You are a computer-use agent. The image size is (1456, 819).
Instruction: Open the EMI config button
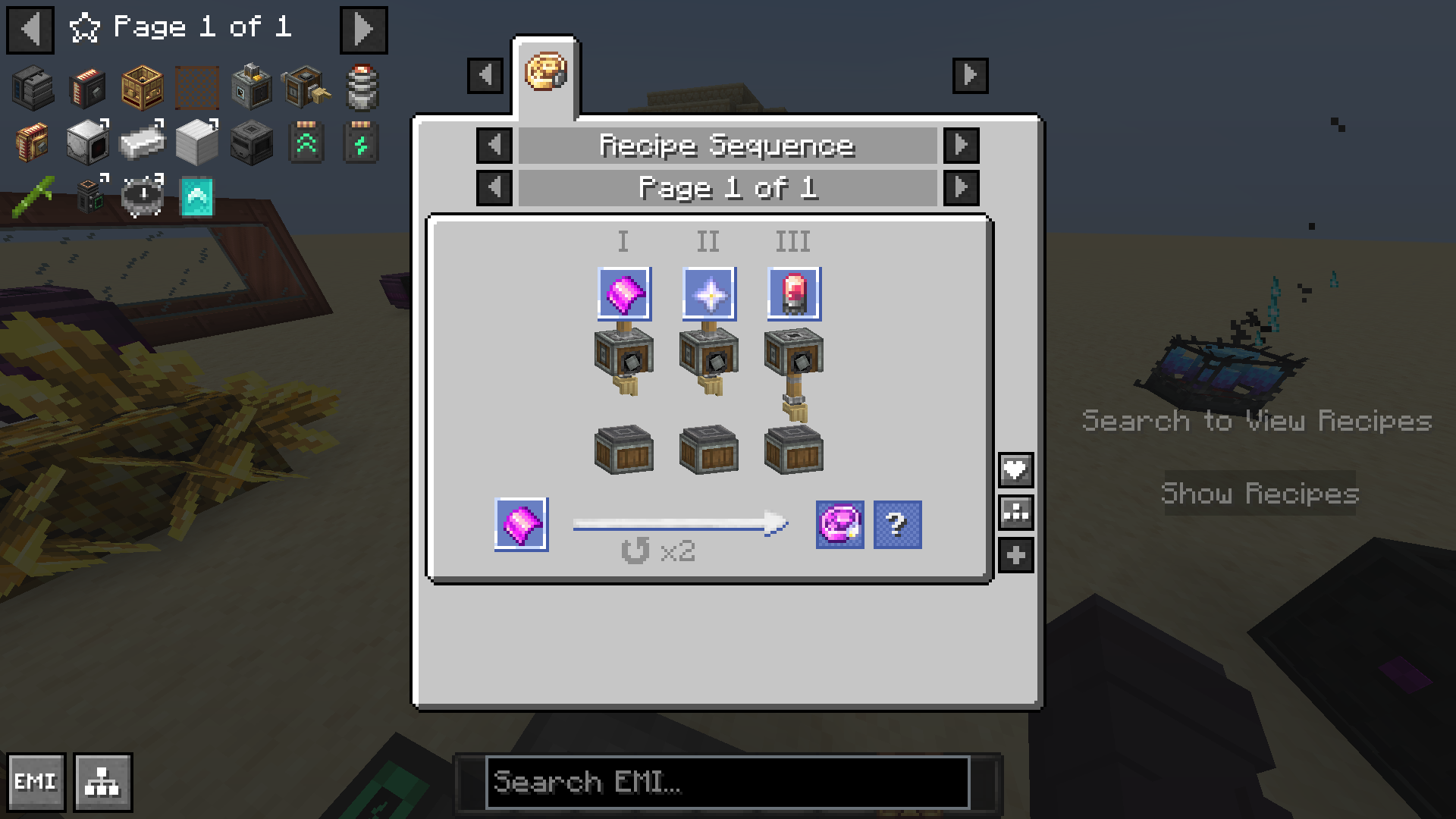coord(36,782)
